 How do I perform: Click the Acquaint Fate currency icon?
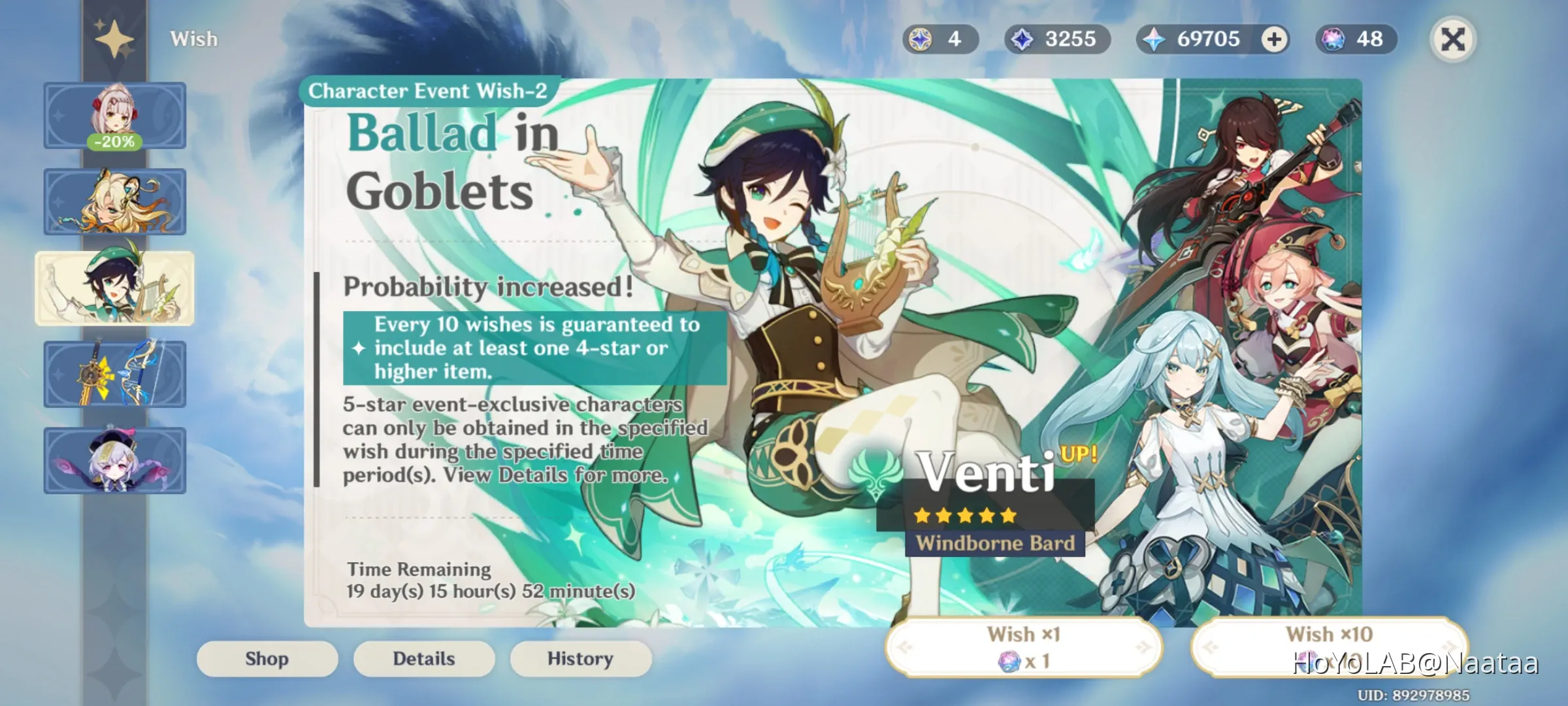[x=1022, y=39]
